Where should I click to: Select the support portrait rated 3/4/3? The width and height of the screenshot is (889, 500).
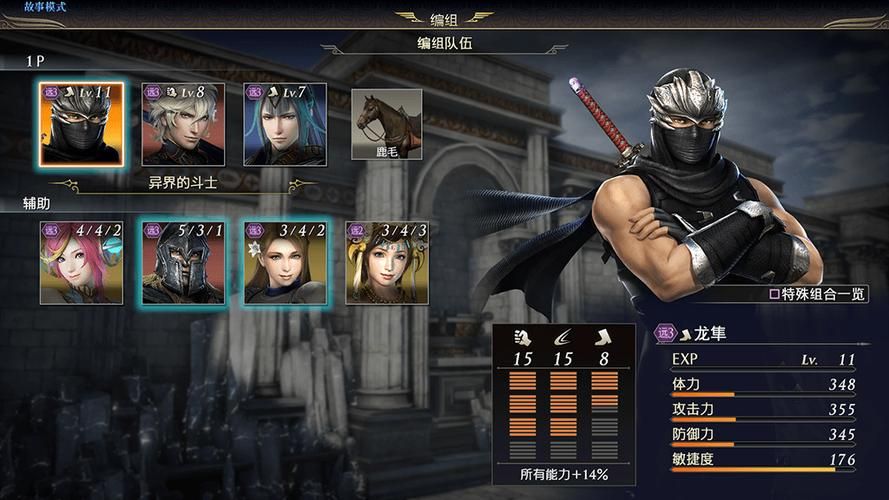click(x=386, y=262)
